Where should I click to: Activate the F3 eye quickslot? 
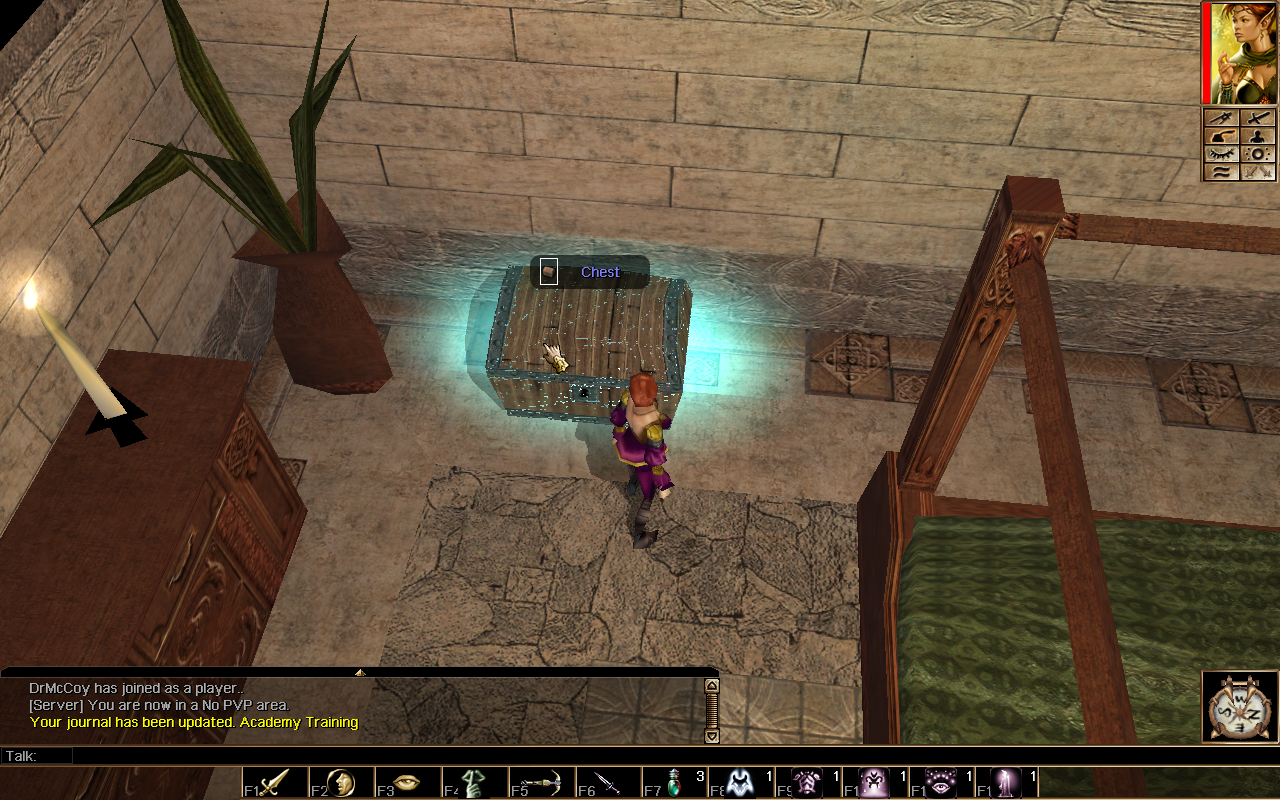407,782
